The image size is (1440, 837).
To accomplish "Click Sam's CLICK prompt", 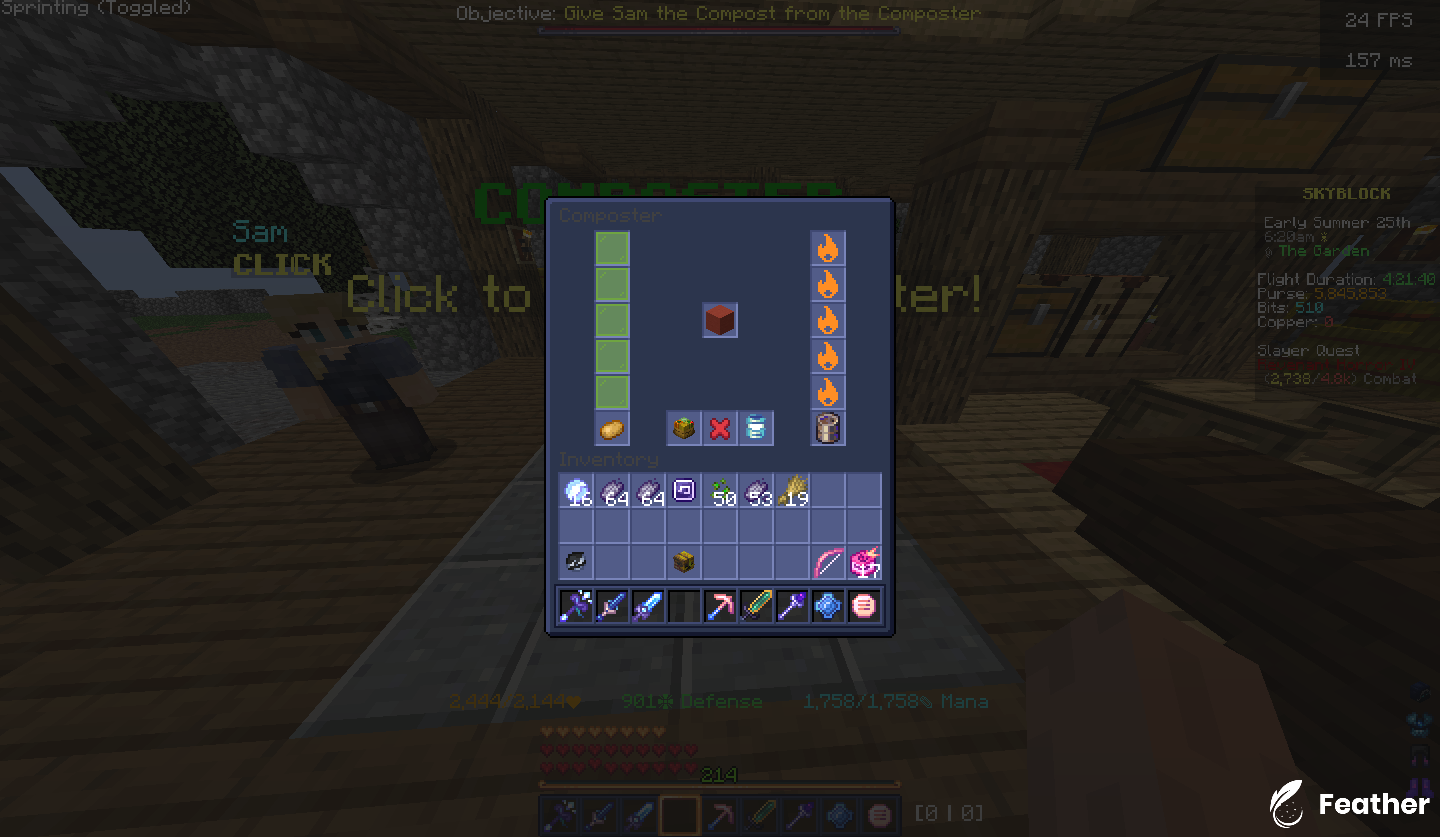I will tap(282, 264).
